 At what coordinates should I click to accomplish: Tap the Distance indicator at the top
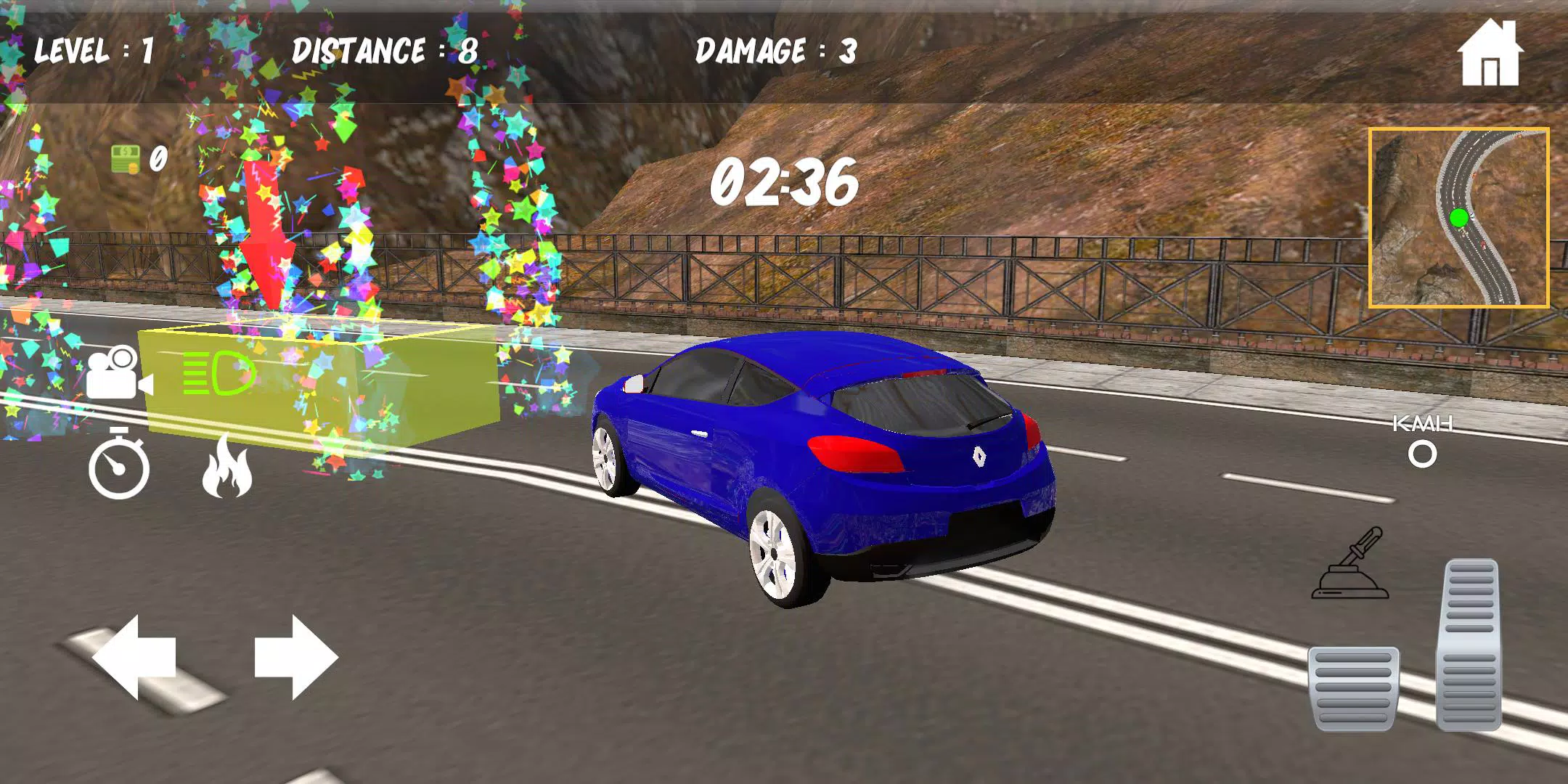380,49
